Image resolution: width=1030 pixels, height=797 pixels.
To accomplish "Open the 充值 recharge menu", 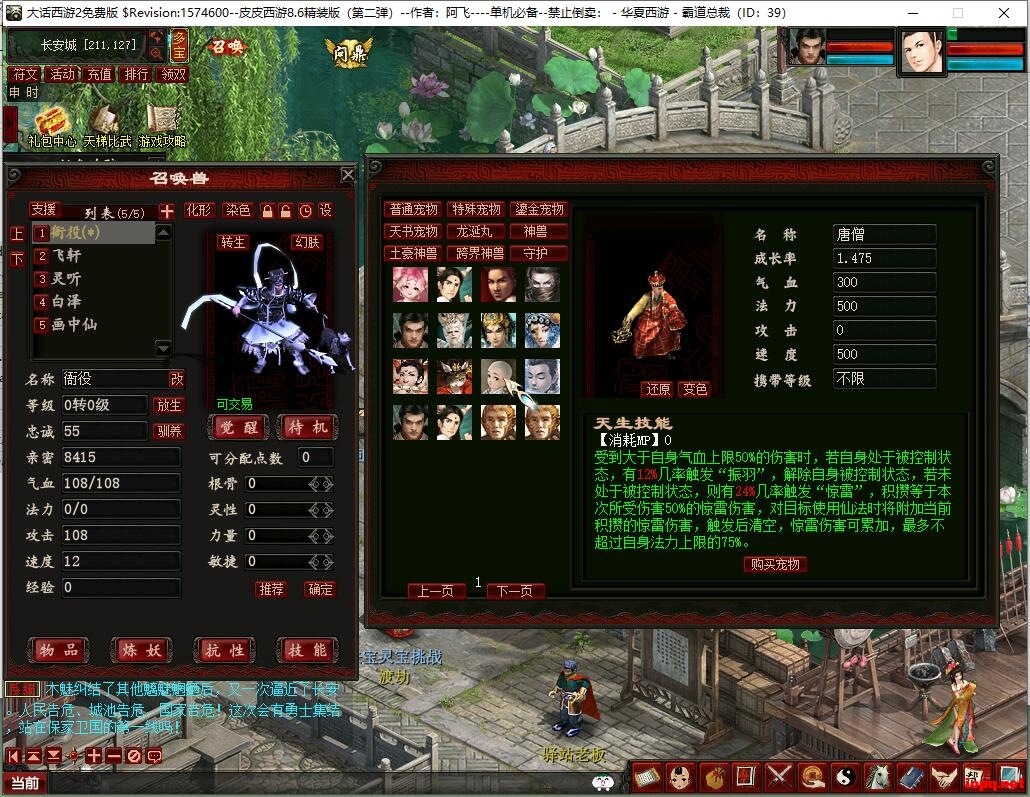I will point(99,74).
